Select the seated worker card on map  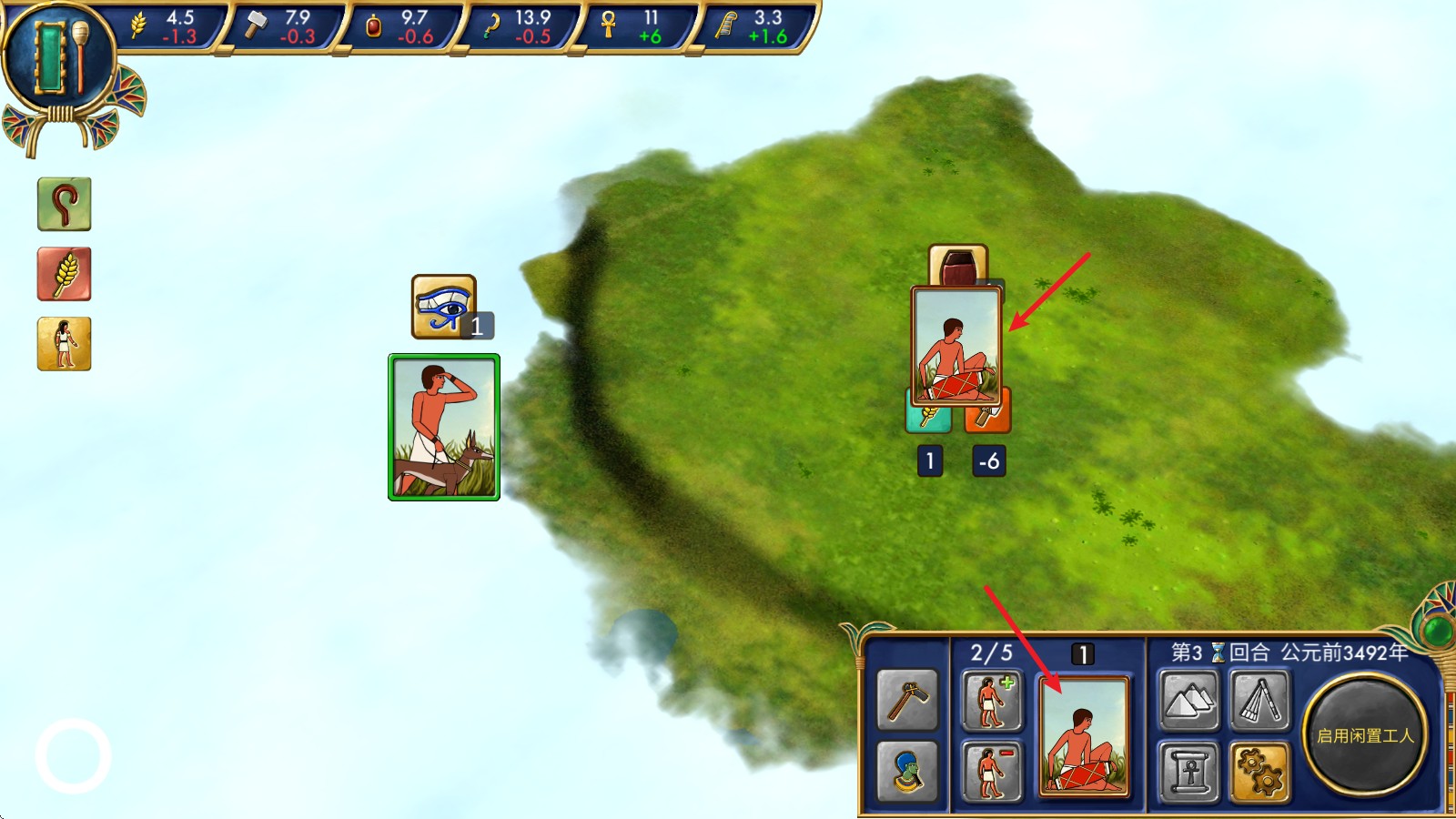956,347
